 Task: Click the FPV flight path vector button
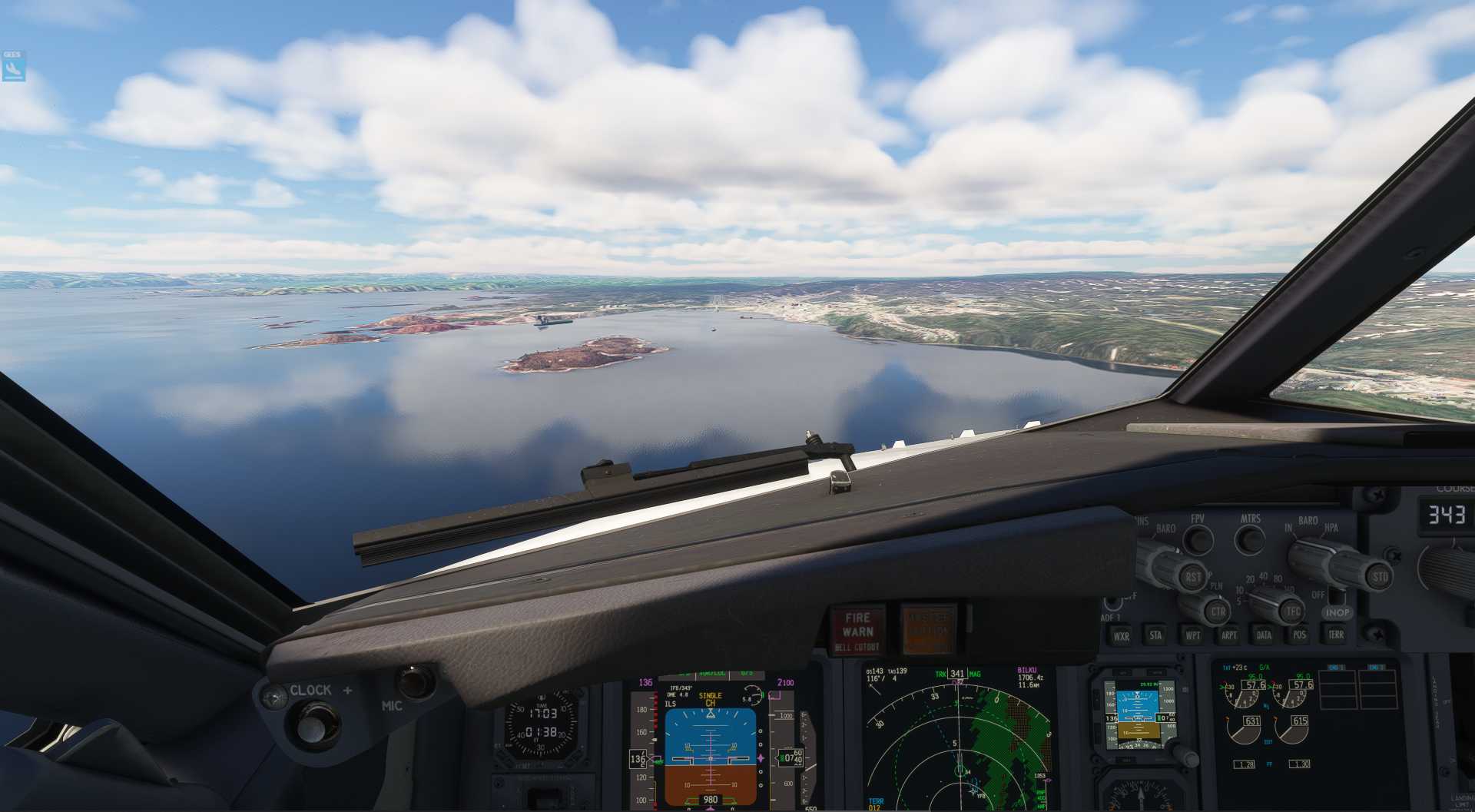click(1198, 539)
